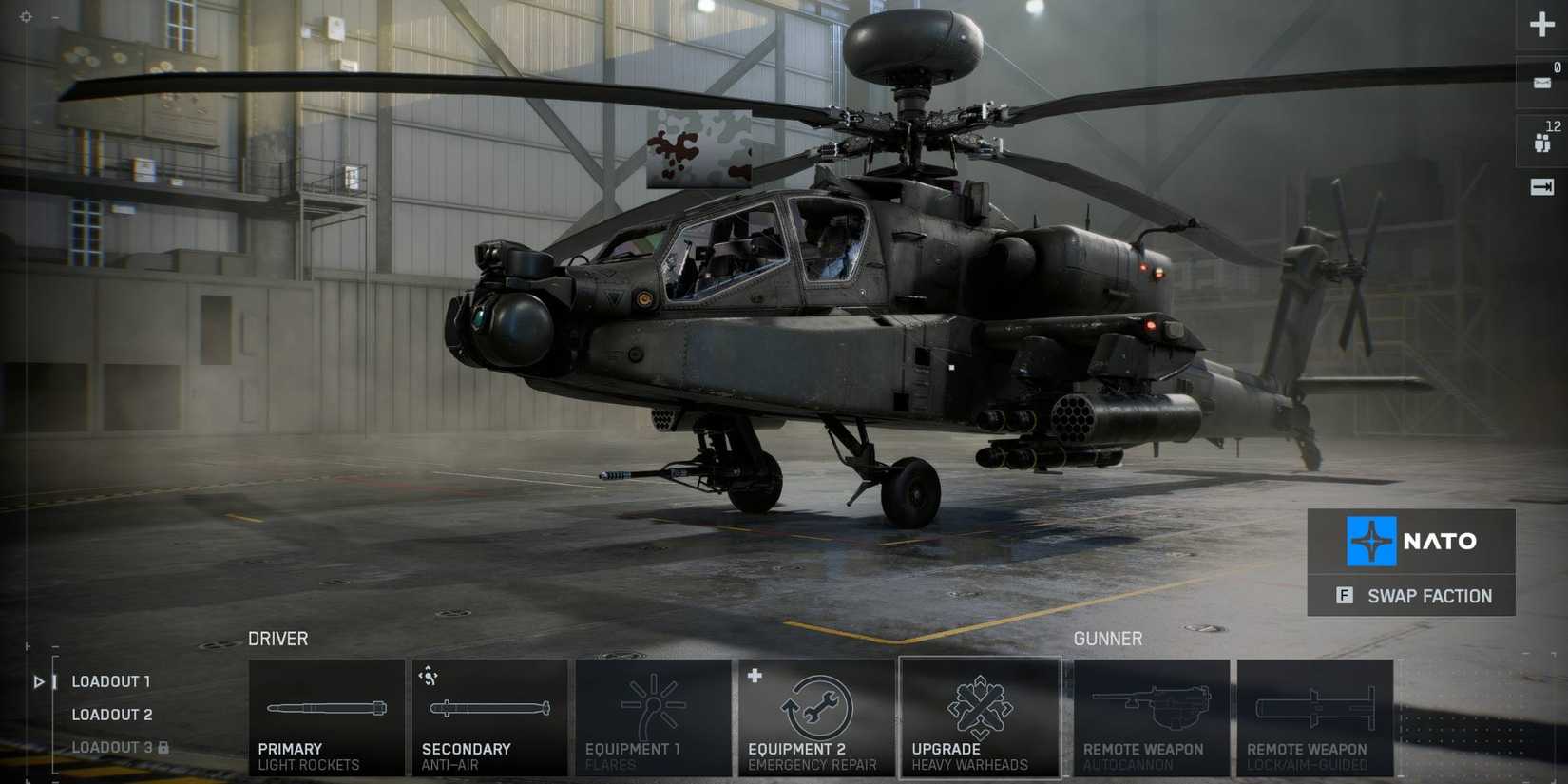This screenshot has width=1568, height=784.
Task: Click the triangle arrow beside Loadout 1
Action: click(x=38, y=680)
